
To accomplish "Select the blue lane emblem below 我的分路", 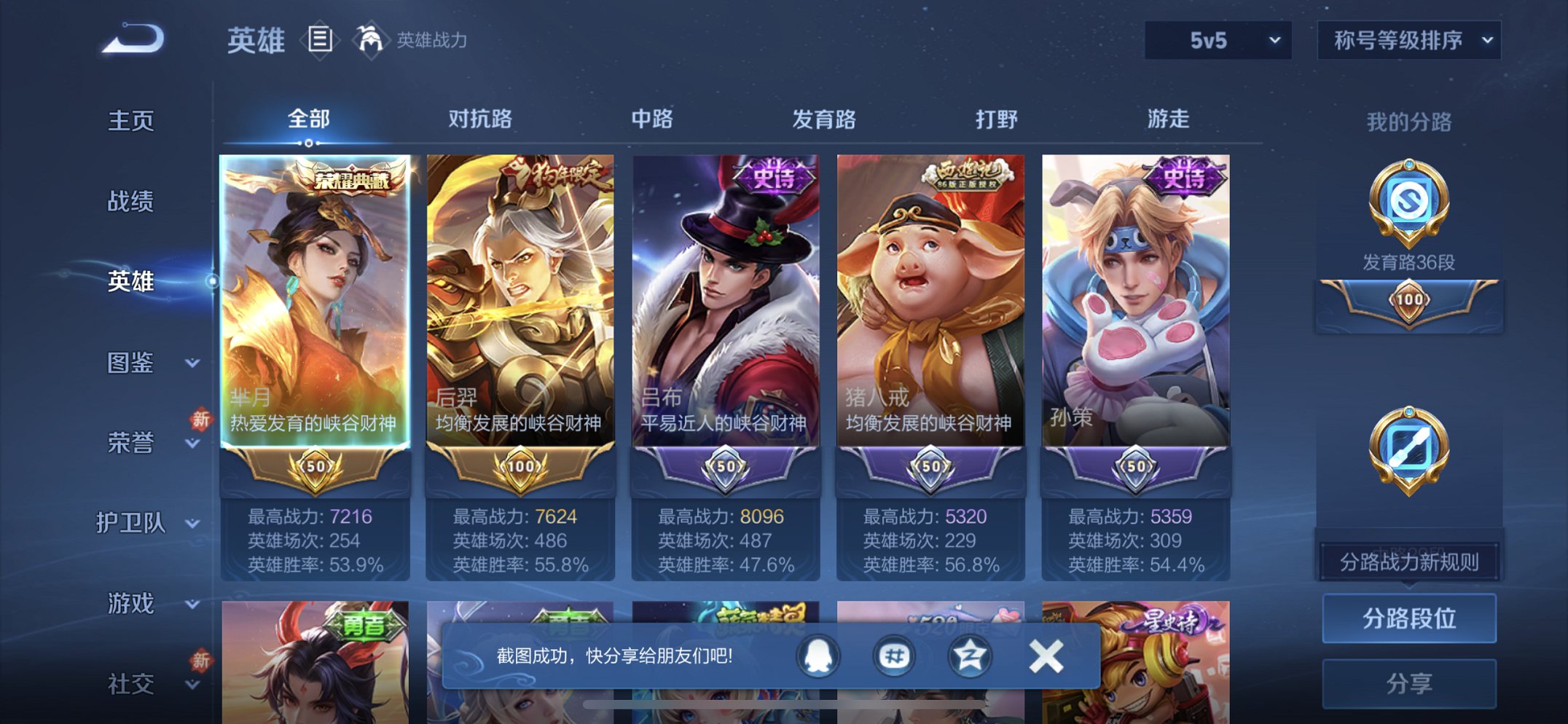I will [x=1409, y=450].
